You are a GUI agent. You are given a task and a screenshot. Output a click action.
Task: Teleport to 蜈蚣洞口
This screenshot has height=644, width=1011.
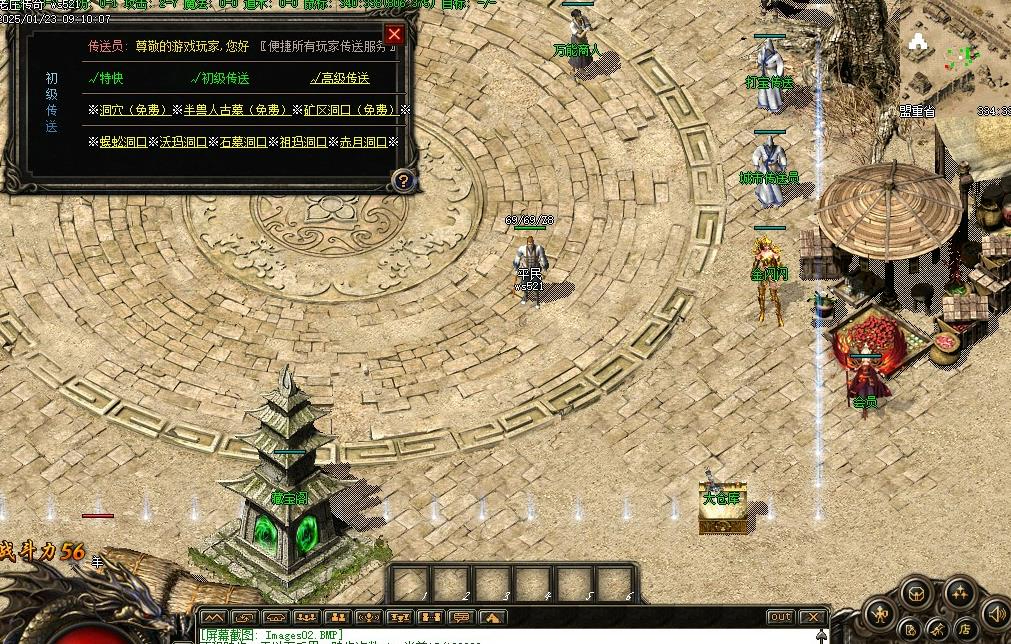[x=122, y=142]
